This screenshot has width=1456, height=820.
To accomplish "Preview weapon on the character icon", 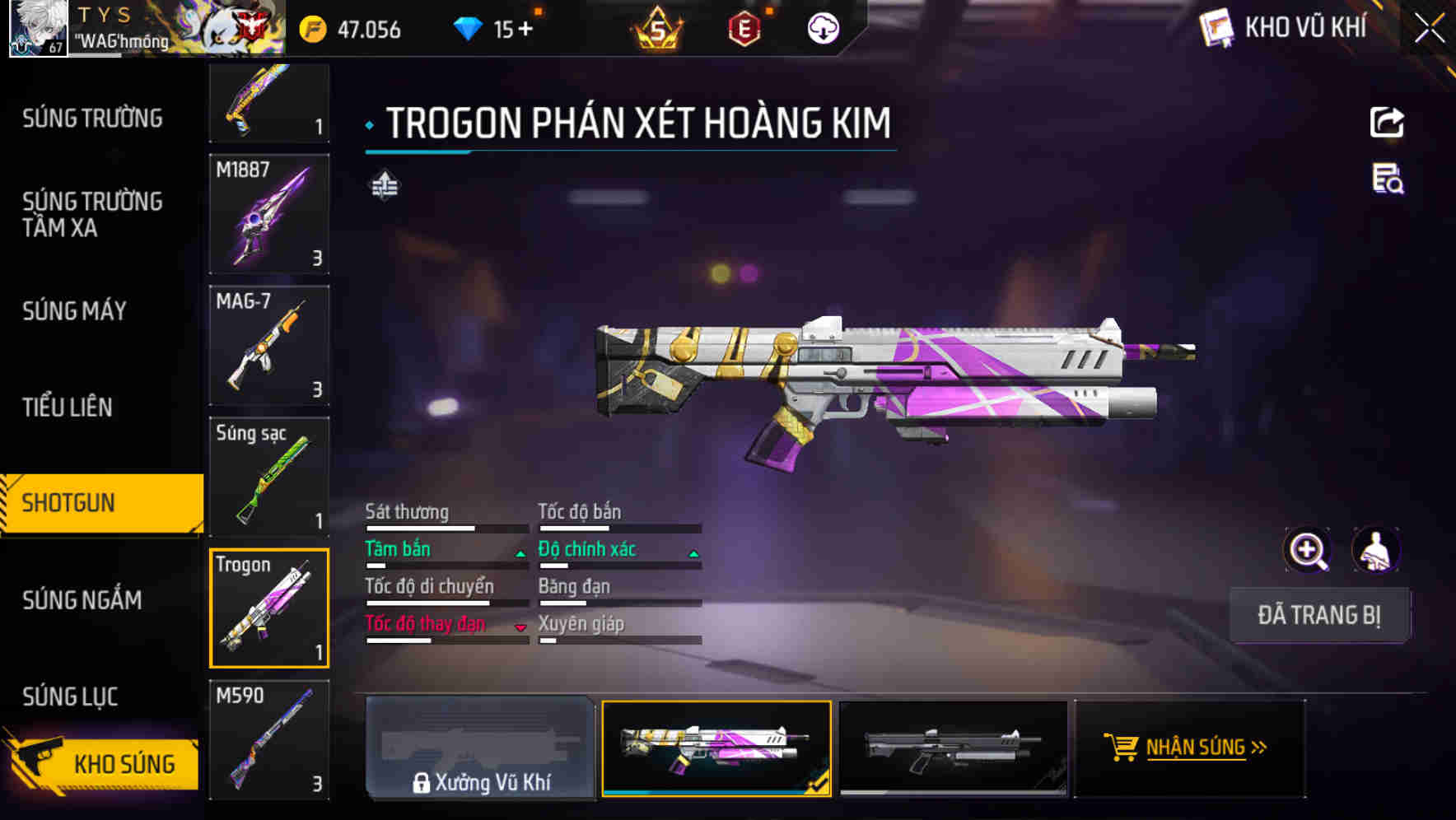I will (1375, 550).
